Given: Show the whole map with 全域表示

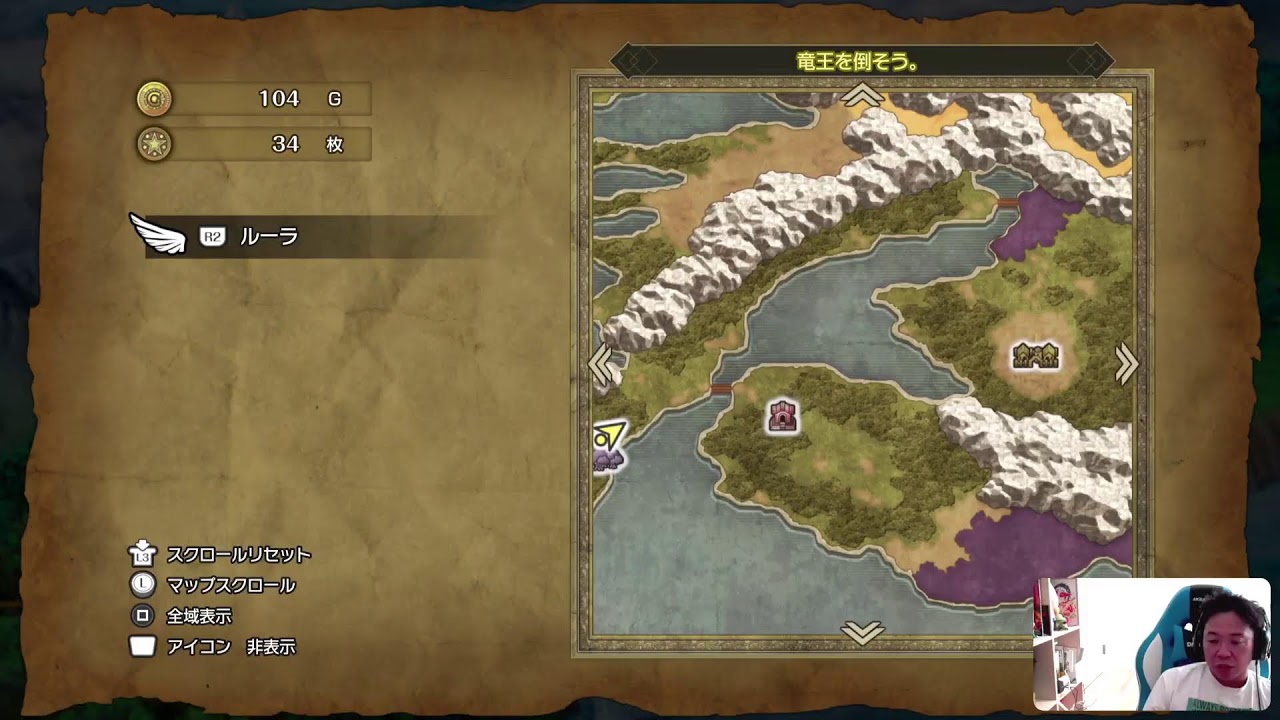Looking at the screenshot, I should pyautogui.click(x=199, y=616).
